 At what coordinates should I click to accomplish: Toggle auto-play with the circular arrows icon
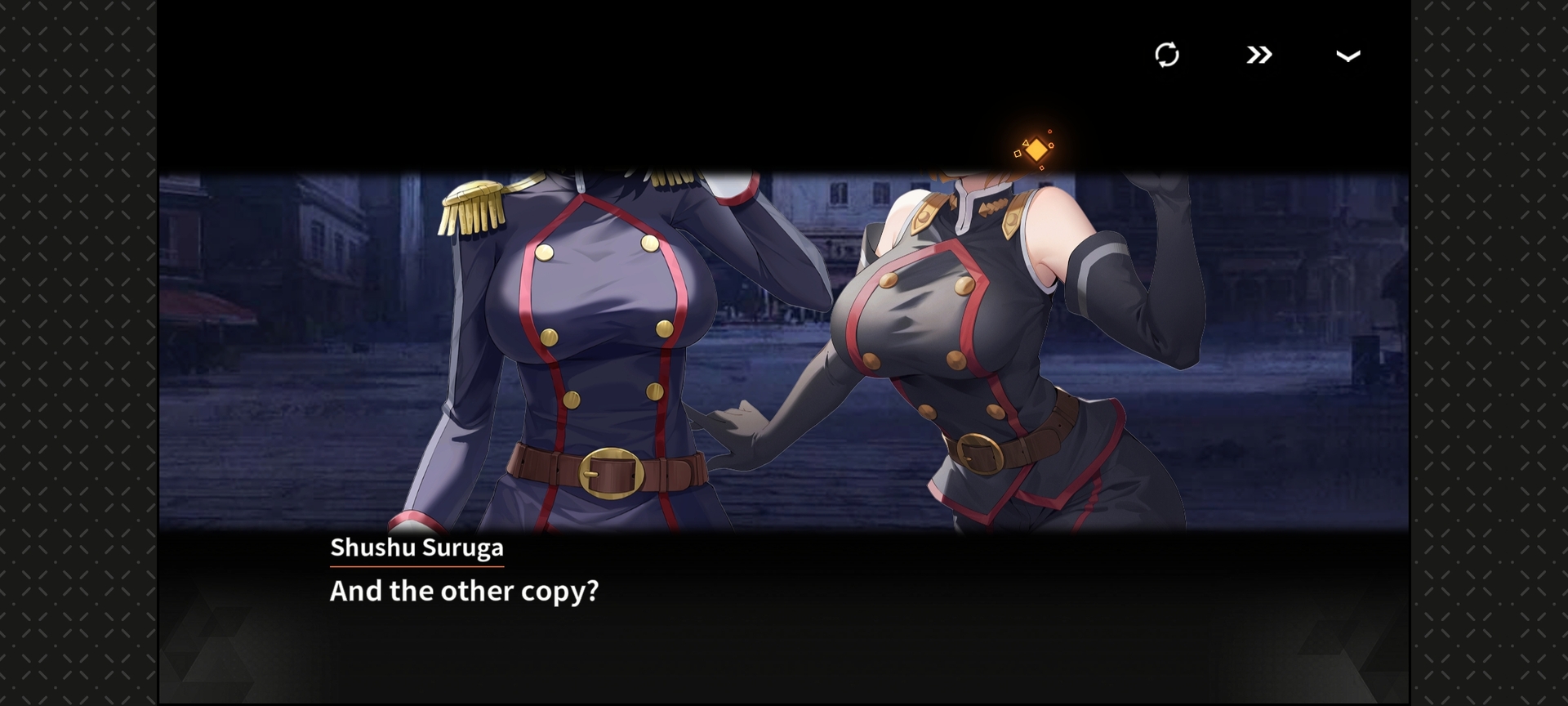(1167, 55)
